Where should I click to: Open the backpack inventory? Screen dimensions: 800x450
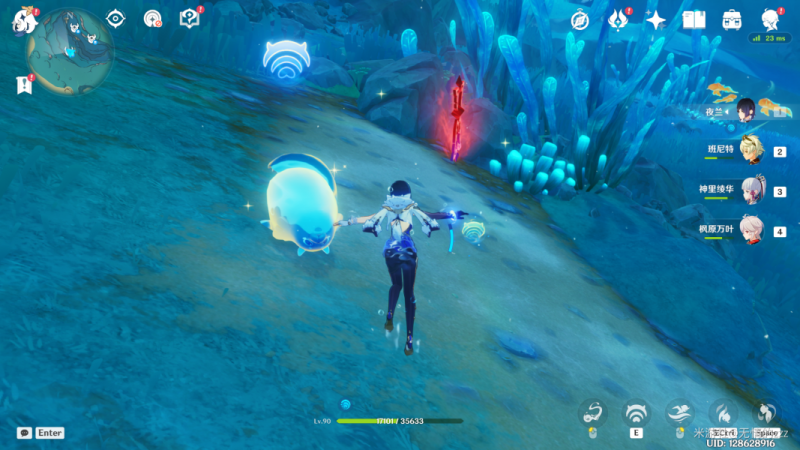click(732, 20)
